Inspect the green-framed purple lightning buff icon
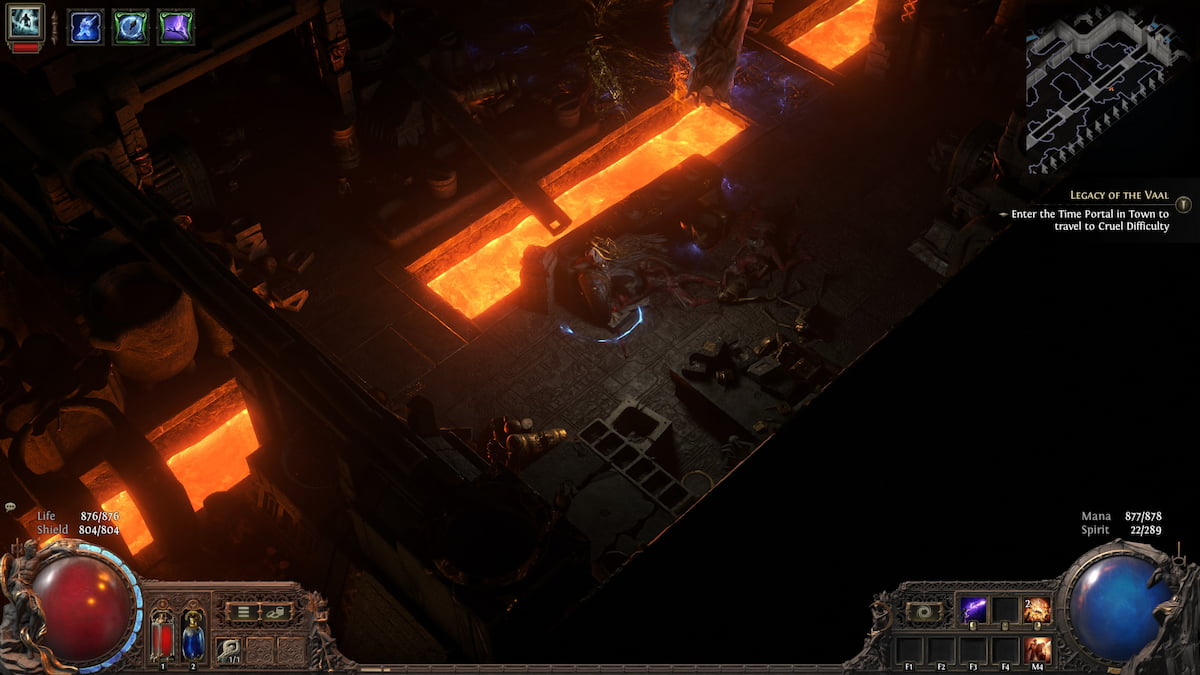 tap(175, 26)
